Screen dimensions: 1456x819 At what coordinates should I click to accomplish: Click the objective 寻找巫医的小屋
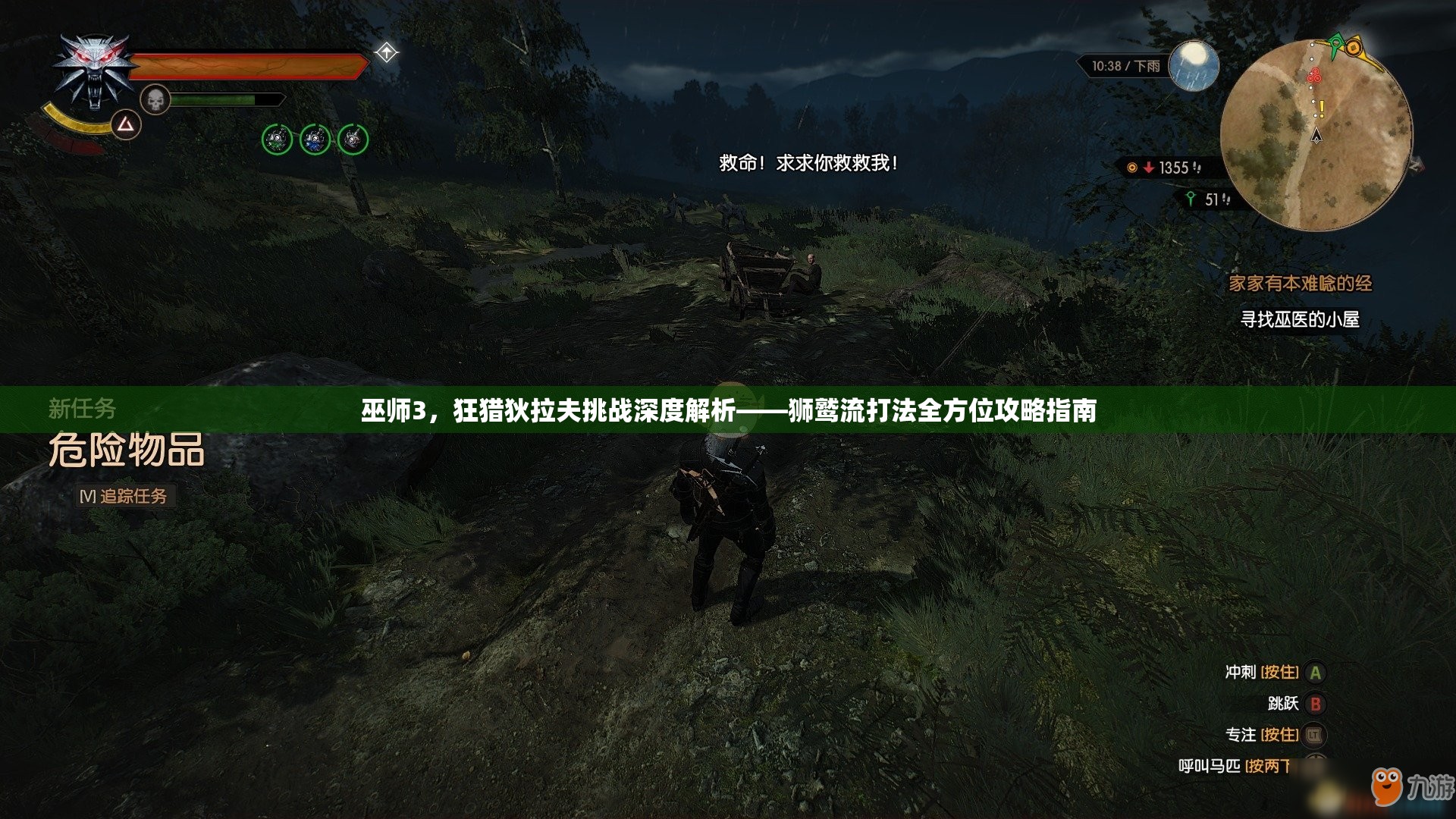click(1299, 320)
